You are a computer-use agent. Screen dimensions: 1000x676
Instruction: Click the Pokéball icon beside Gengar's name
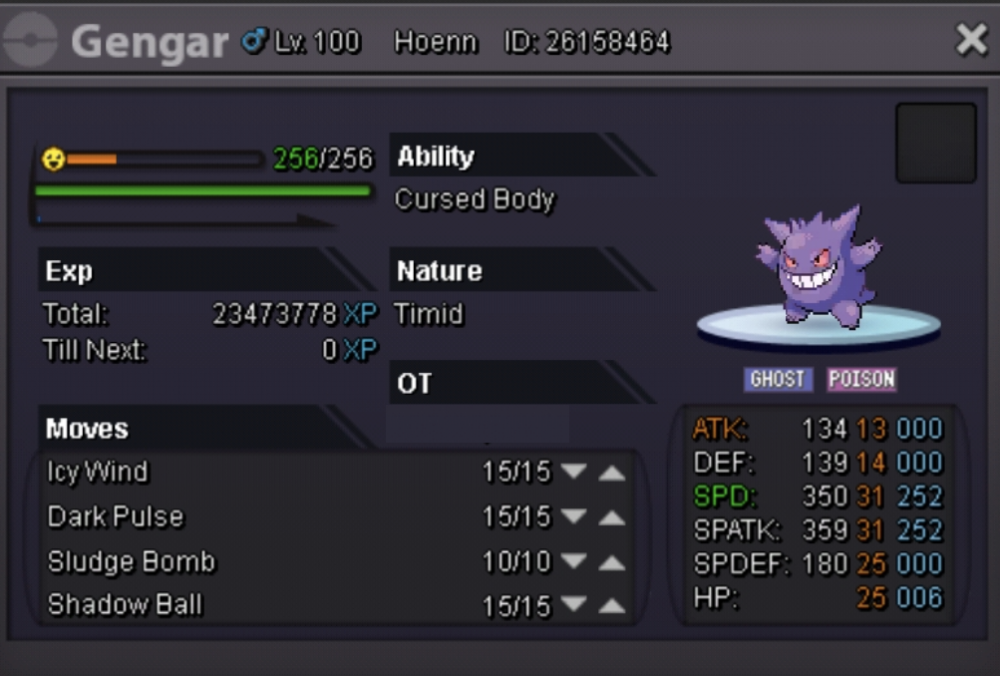30,41
